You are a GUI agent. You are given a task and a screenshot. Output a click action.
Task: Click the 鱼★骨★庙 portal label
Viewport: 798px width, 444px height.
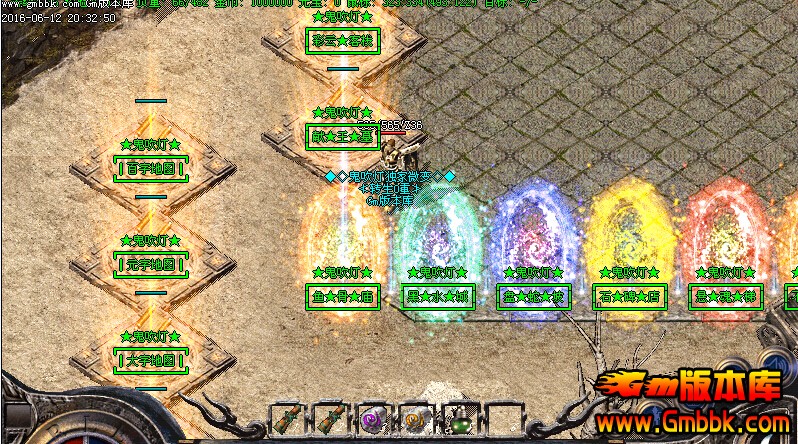pyautogui.click(x=342, y=296)
